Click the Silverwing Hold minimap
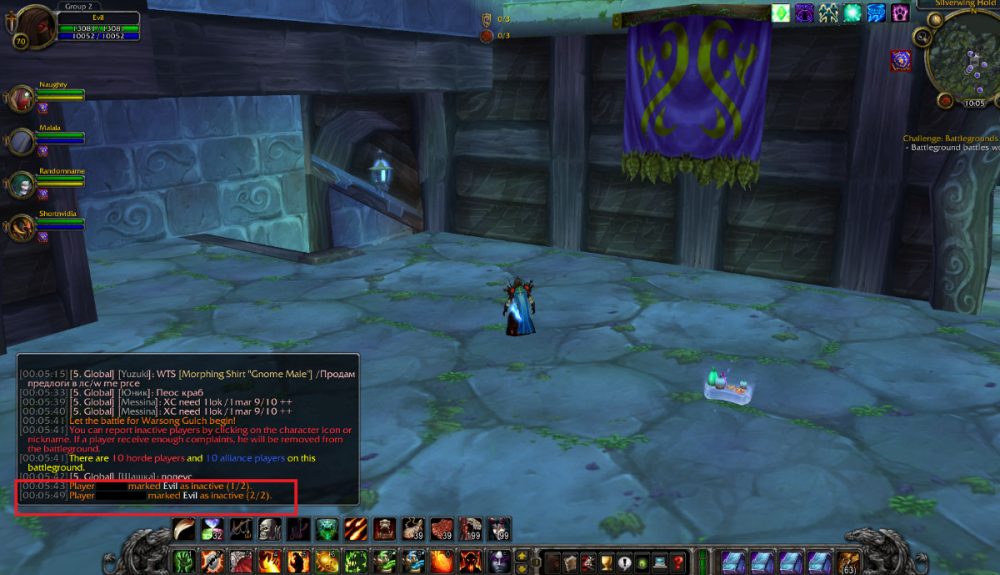The width and height of the screenshot is (1000, 575). click(963, 62)
